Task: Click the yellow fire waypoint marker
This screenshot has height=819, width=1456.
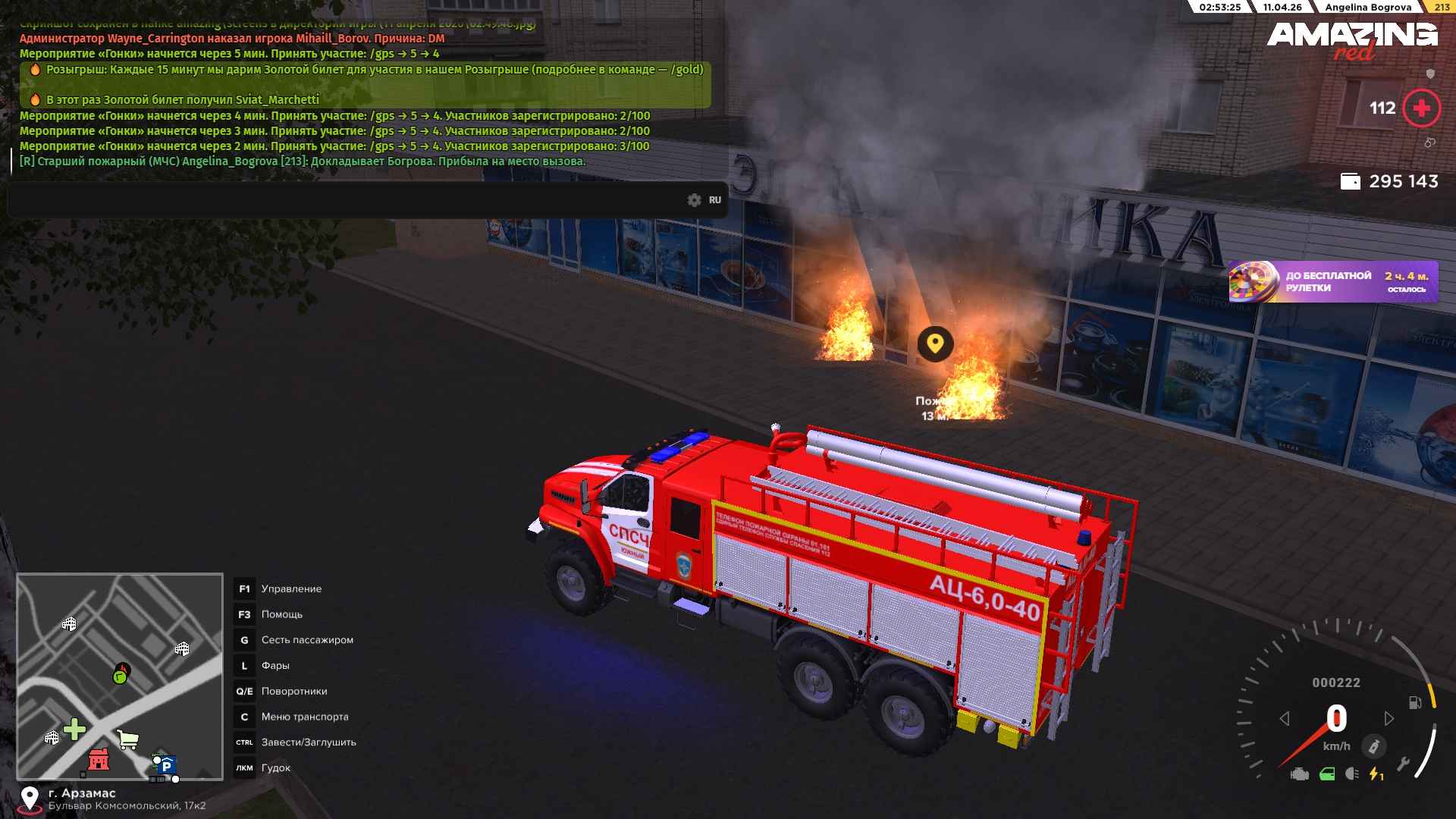Action: (x=935, y=344)
